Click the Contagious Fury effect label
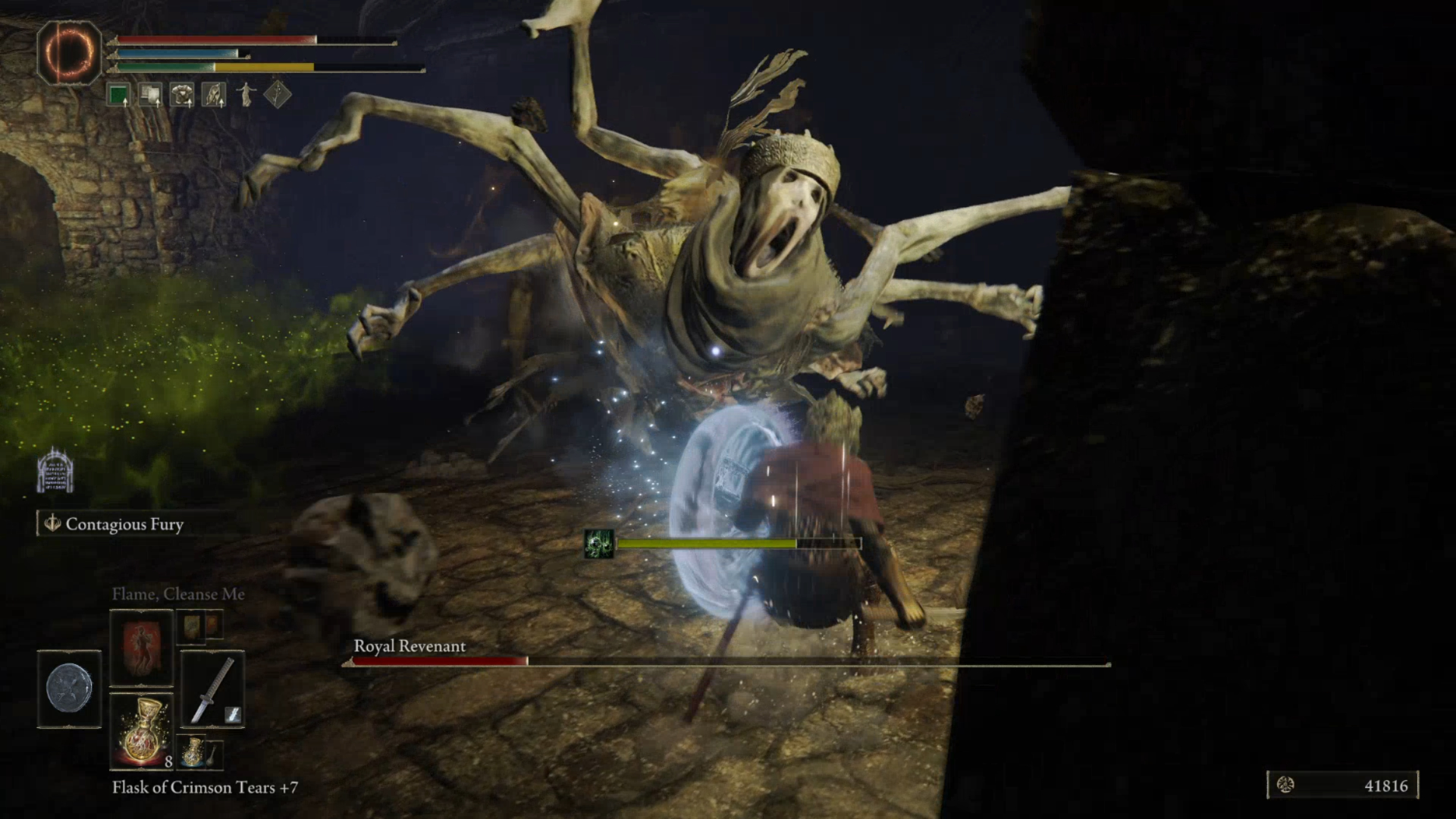Screen dimensions: 1456x819 pos(124,524)
